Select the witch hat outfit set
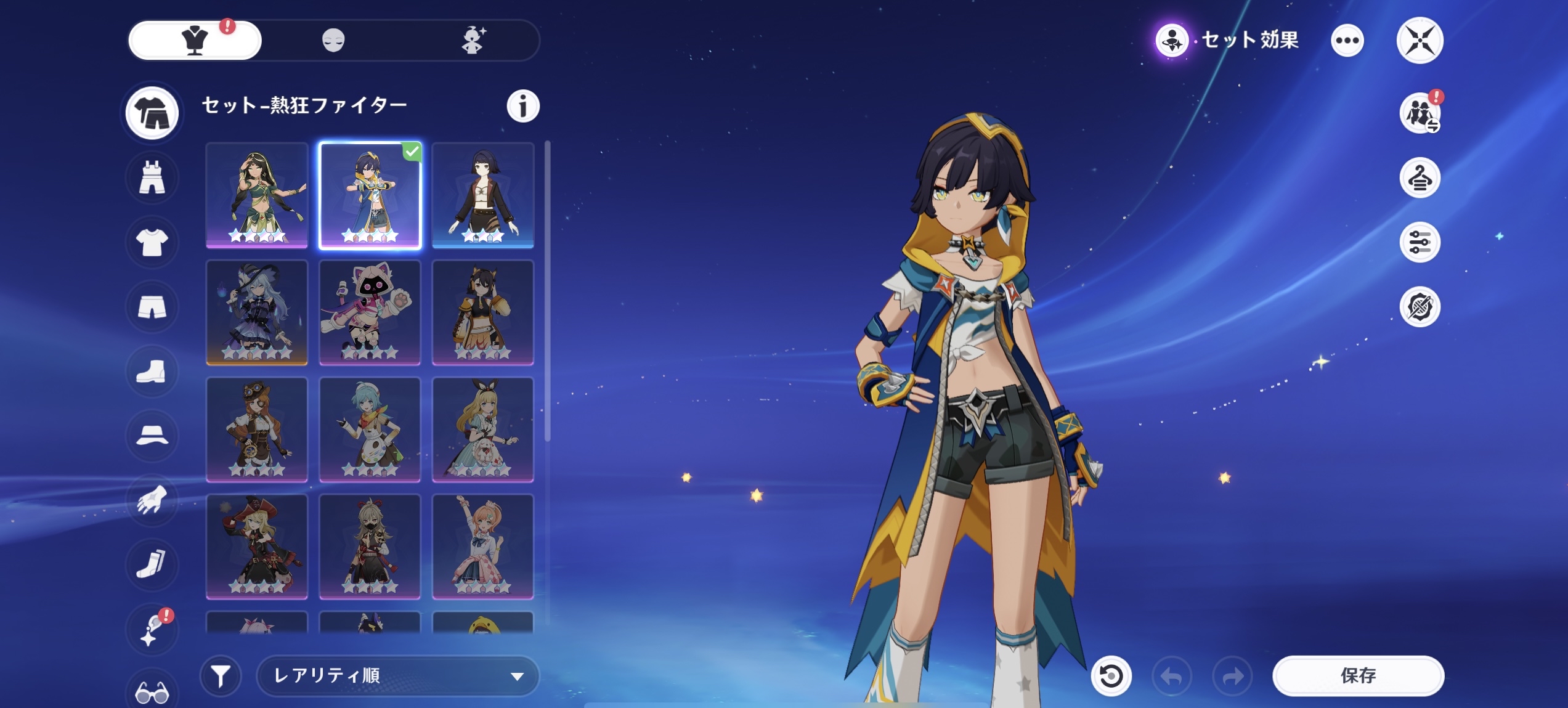Viewport: 1568px width, 708px height. pos(257,312)
